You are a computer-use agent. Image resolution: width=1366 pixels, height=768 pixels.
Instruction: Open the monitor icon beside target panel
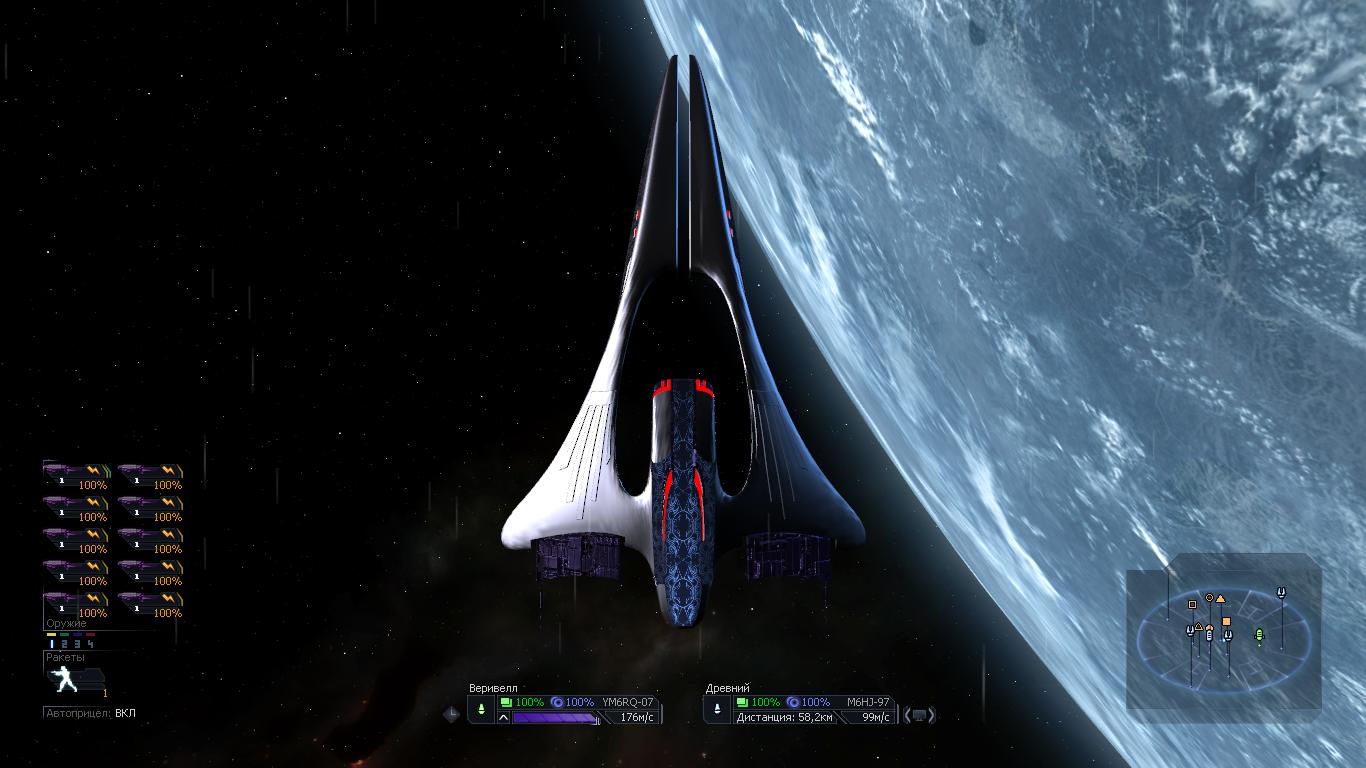[920, 715]
